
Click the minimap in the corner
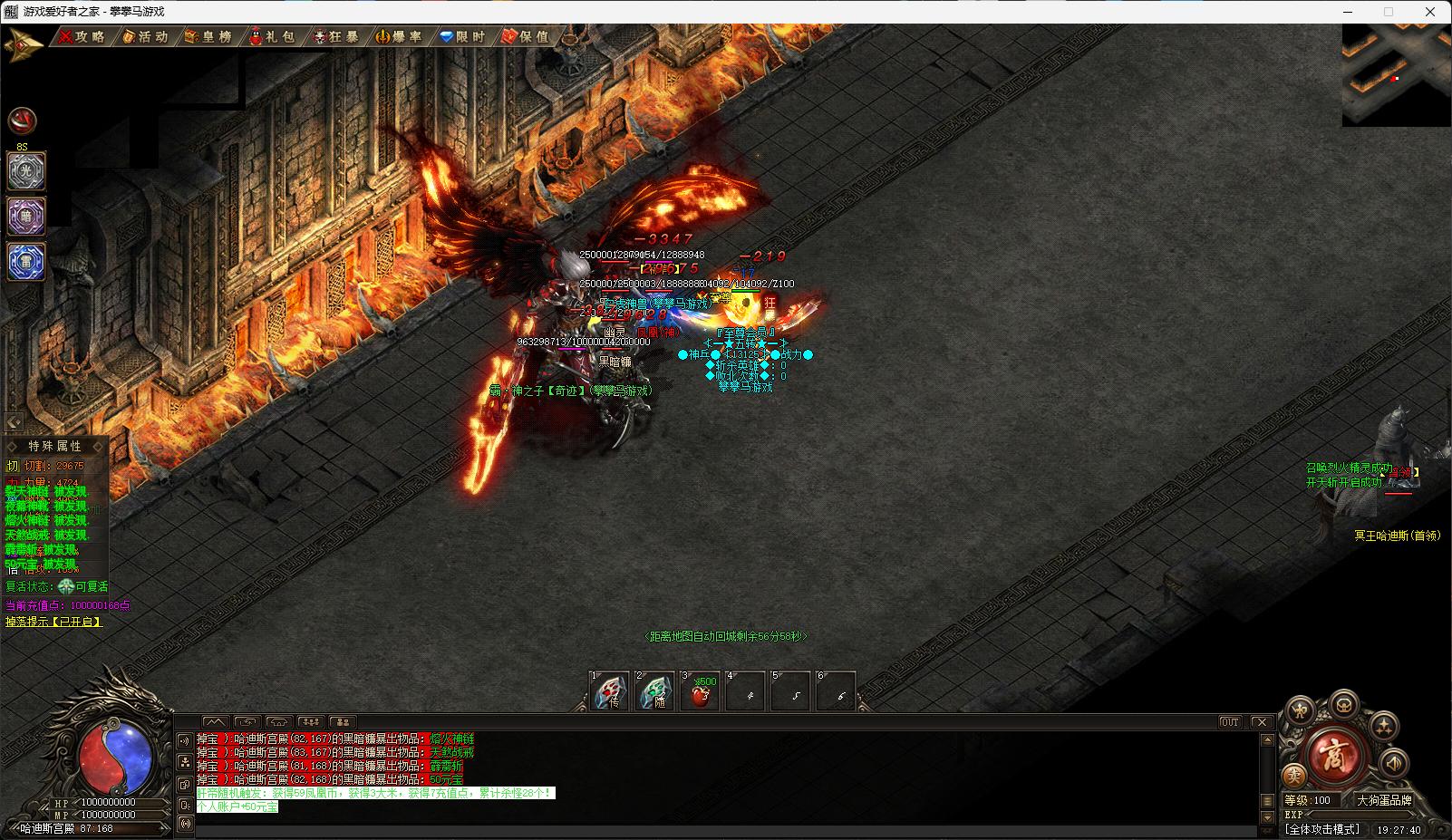[1397, 74]
